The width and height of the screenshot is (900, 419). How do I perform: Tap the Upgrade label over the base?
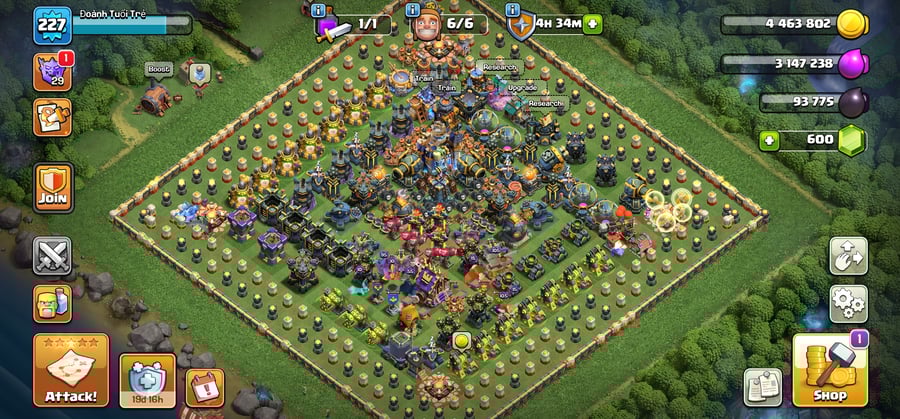coord(522,88)
